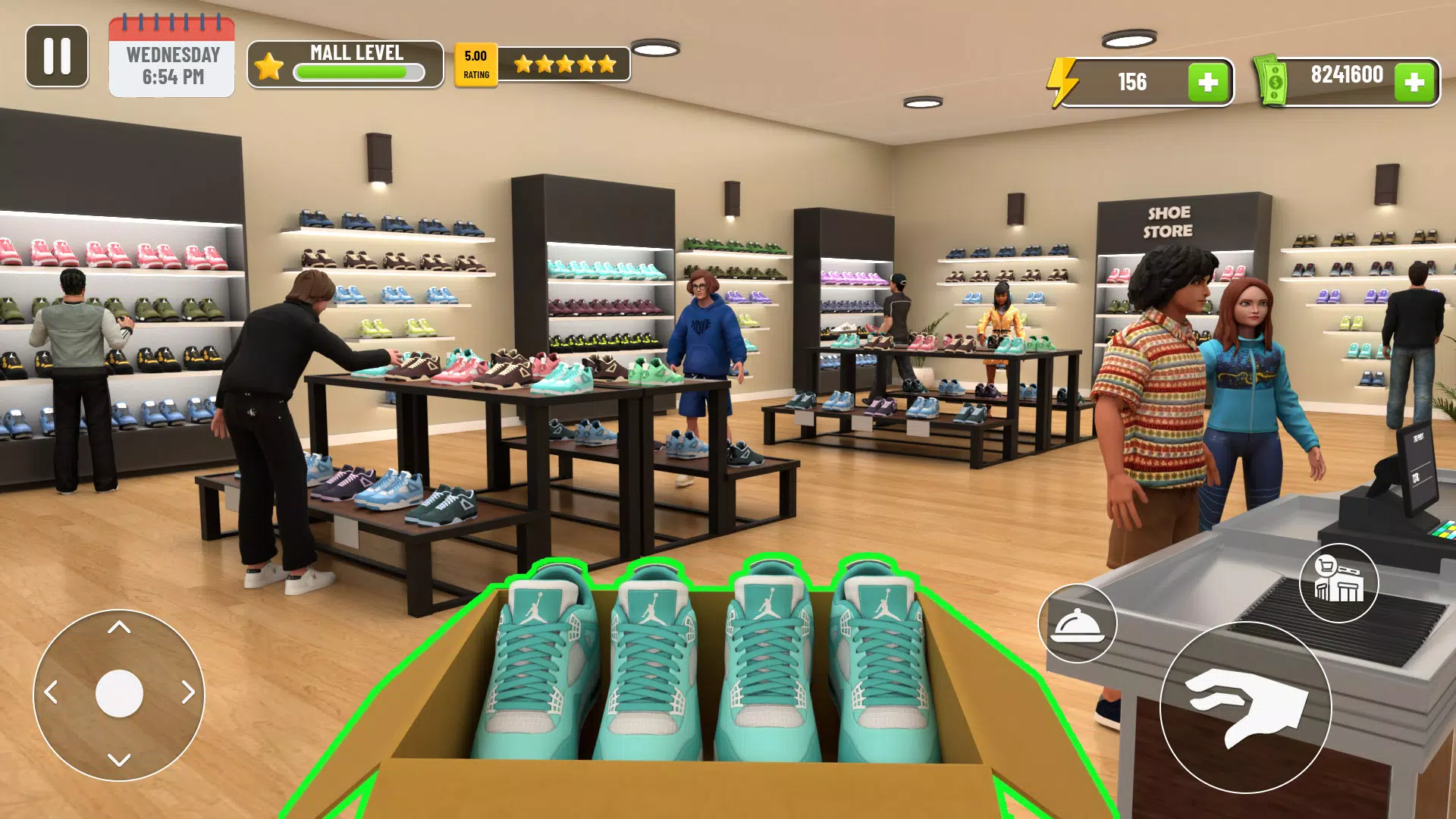Tap the five-star rating display
The width and height of the screenshot is (1456, 819).
point(565,64)
